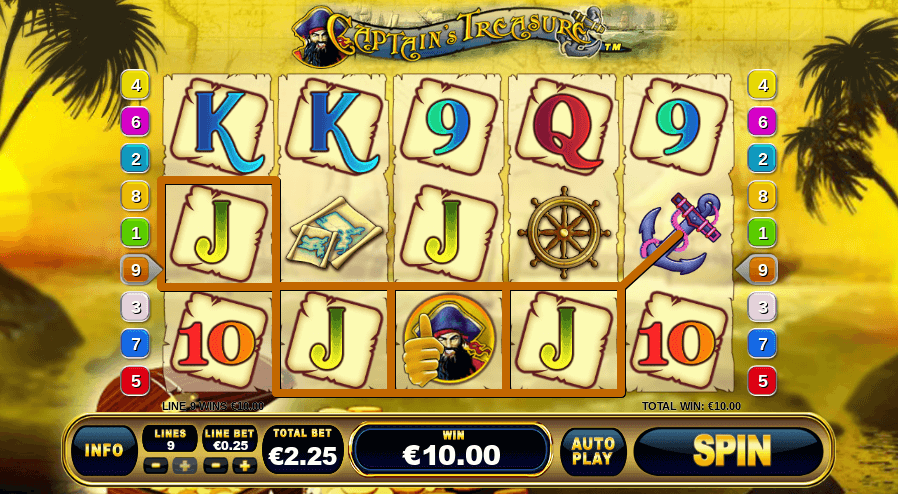Increase the number of Lines
Screen dimensions: 898x494
[182, 465]
